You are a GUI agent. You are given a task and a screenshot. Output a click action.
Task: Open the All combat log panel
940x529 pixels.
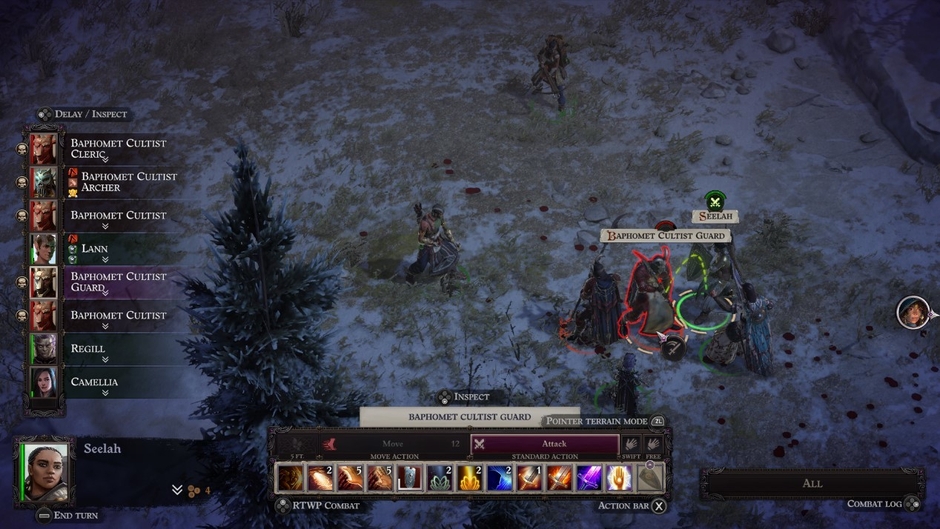pos(812,483)
